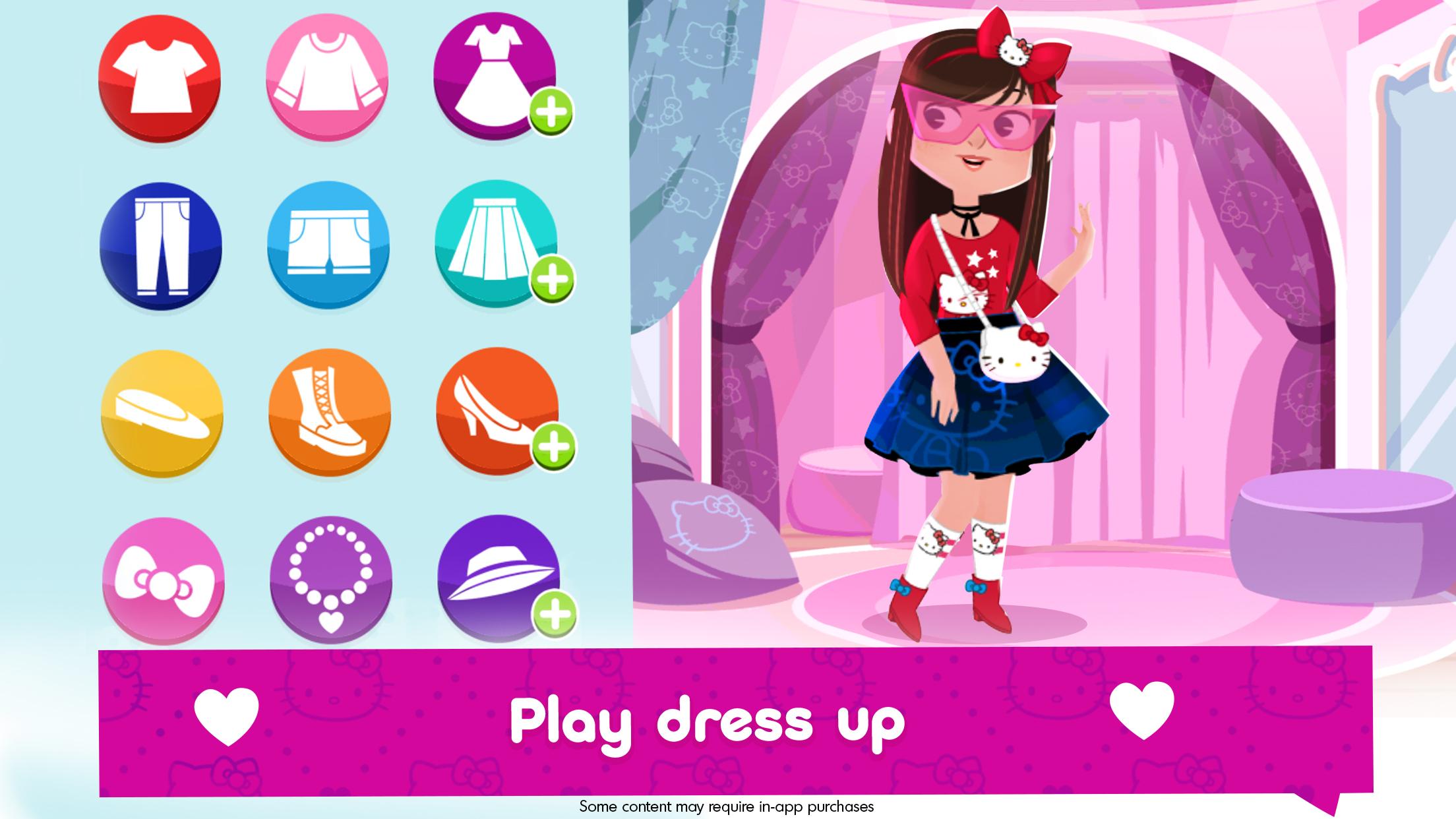
Task: Select the red t-shirt category icon
Action: tap(160, 78)
